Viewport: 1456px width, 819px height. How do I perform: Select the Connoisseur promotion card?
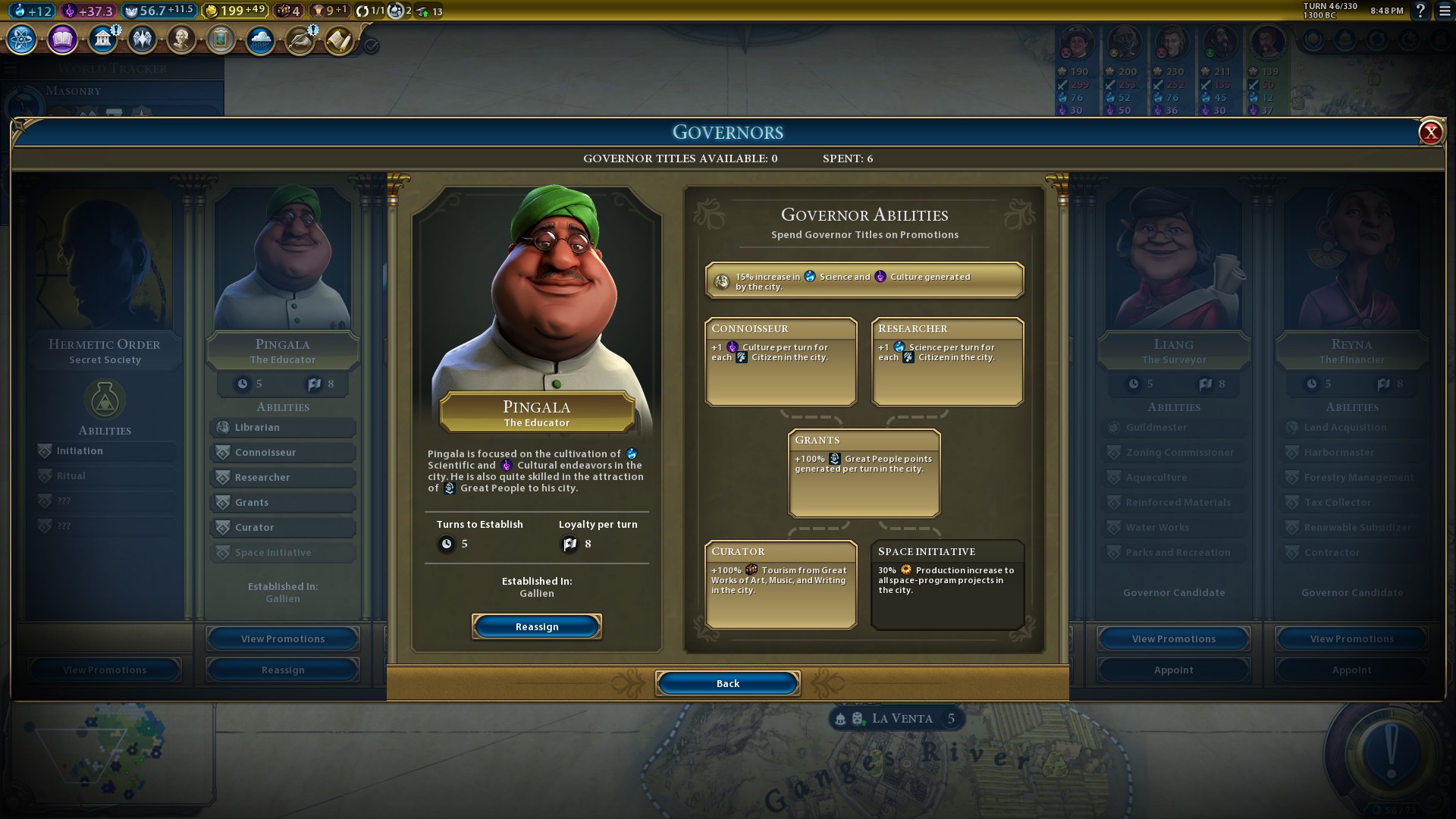780,361
